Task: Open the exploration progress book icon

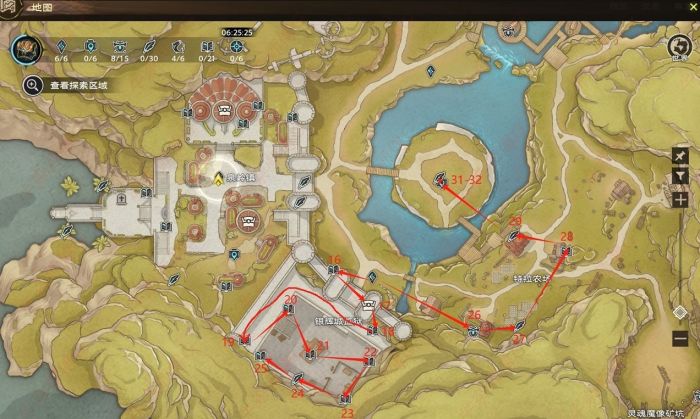Action: point(26,51)
